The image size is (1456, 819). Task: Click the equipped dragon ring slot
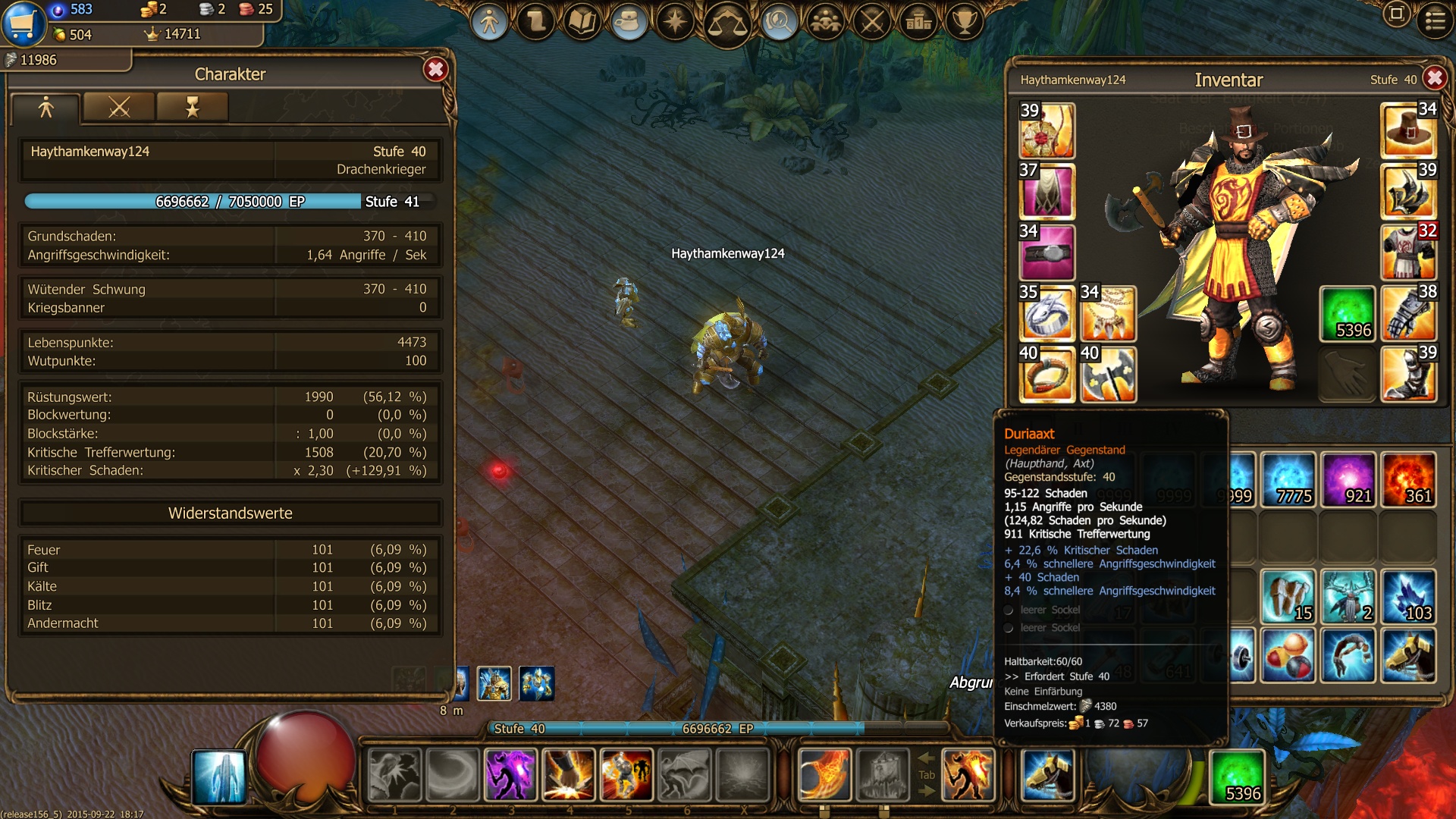click(x=1046, y=313)
